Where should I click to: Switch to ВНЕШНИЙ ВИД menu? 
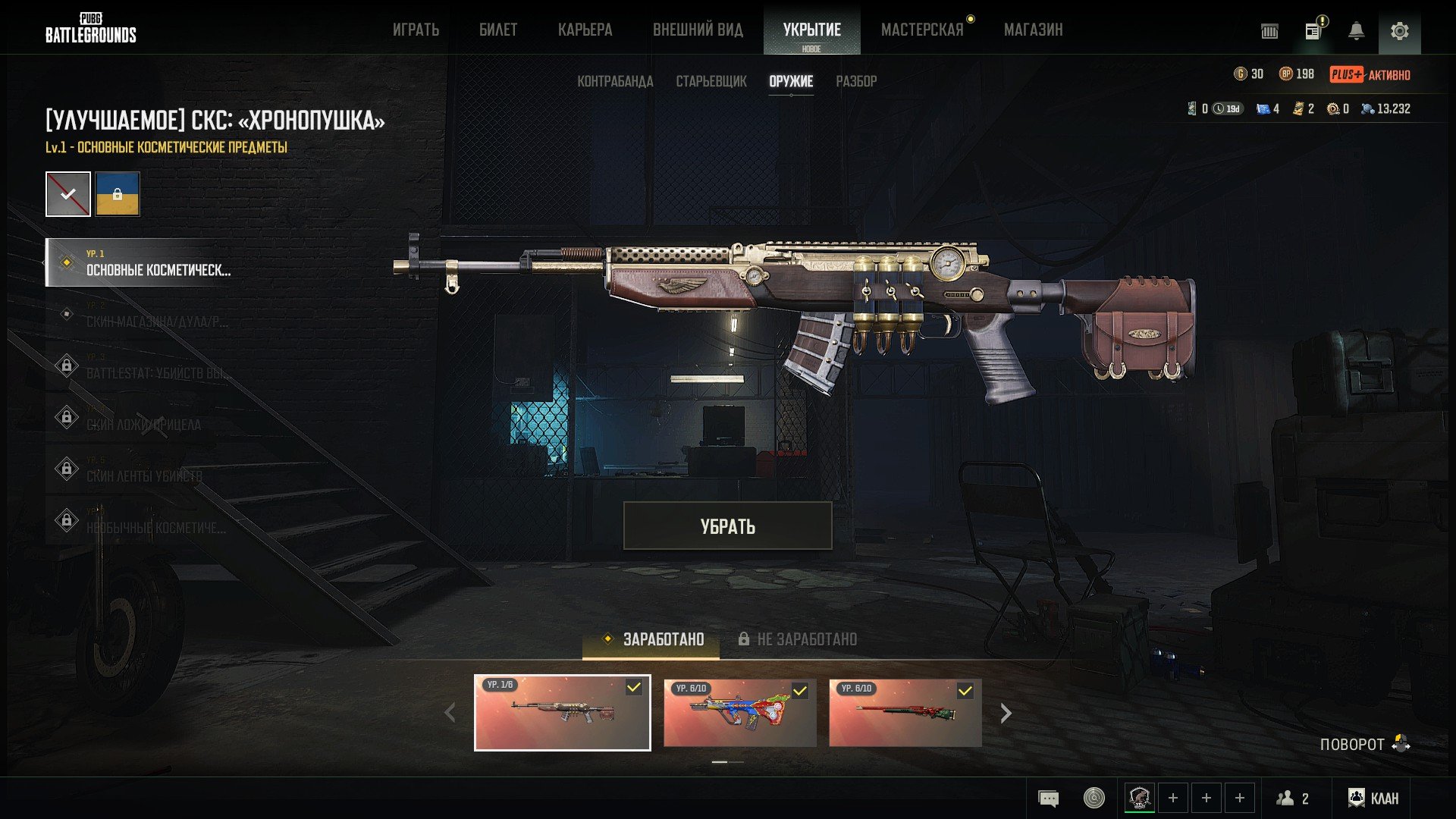(698, 30)
